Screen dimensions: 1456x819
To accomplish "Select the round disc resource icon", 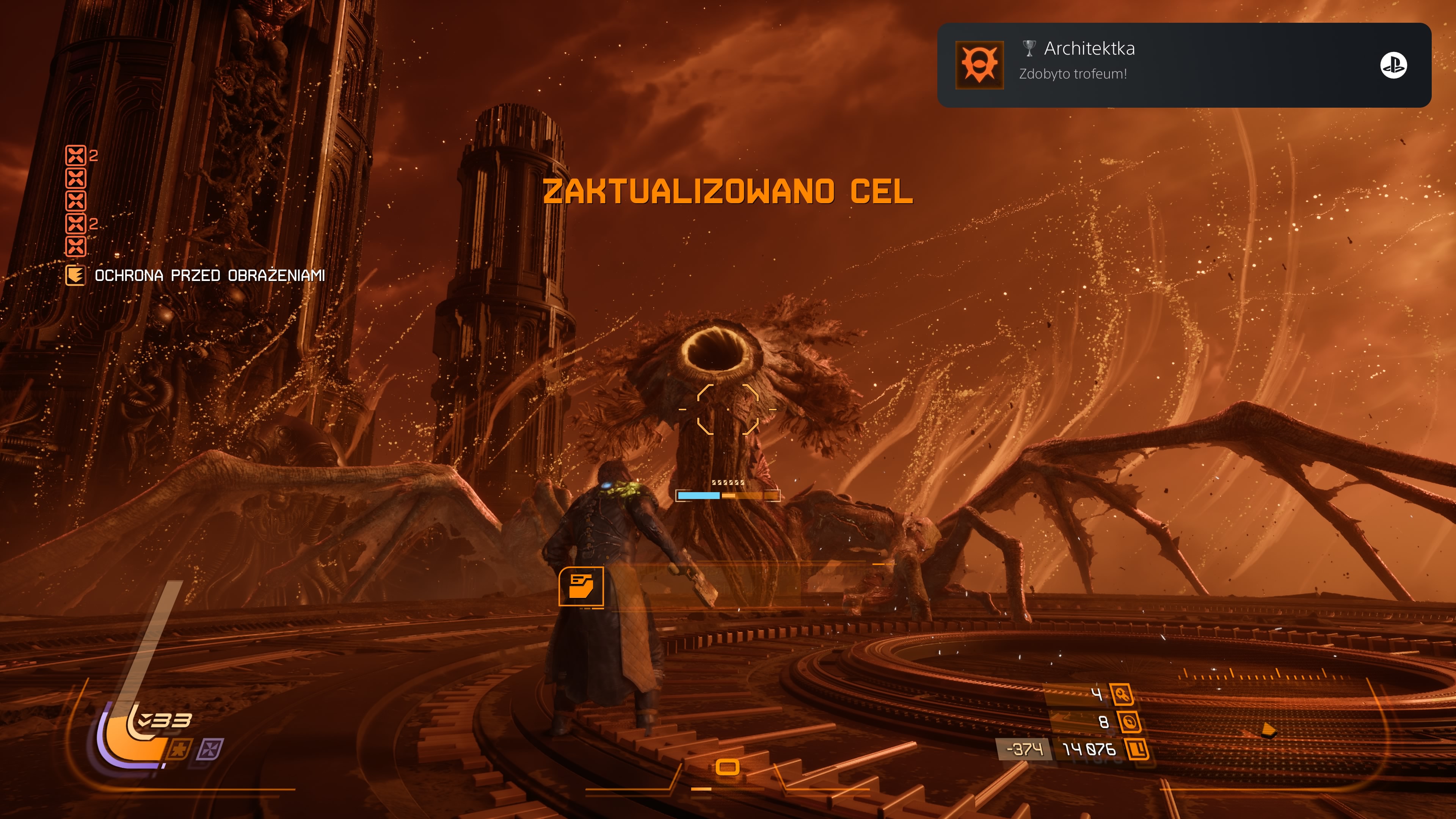I will point(1129,722).
